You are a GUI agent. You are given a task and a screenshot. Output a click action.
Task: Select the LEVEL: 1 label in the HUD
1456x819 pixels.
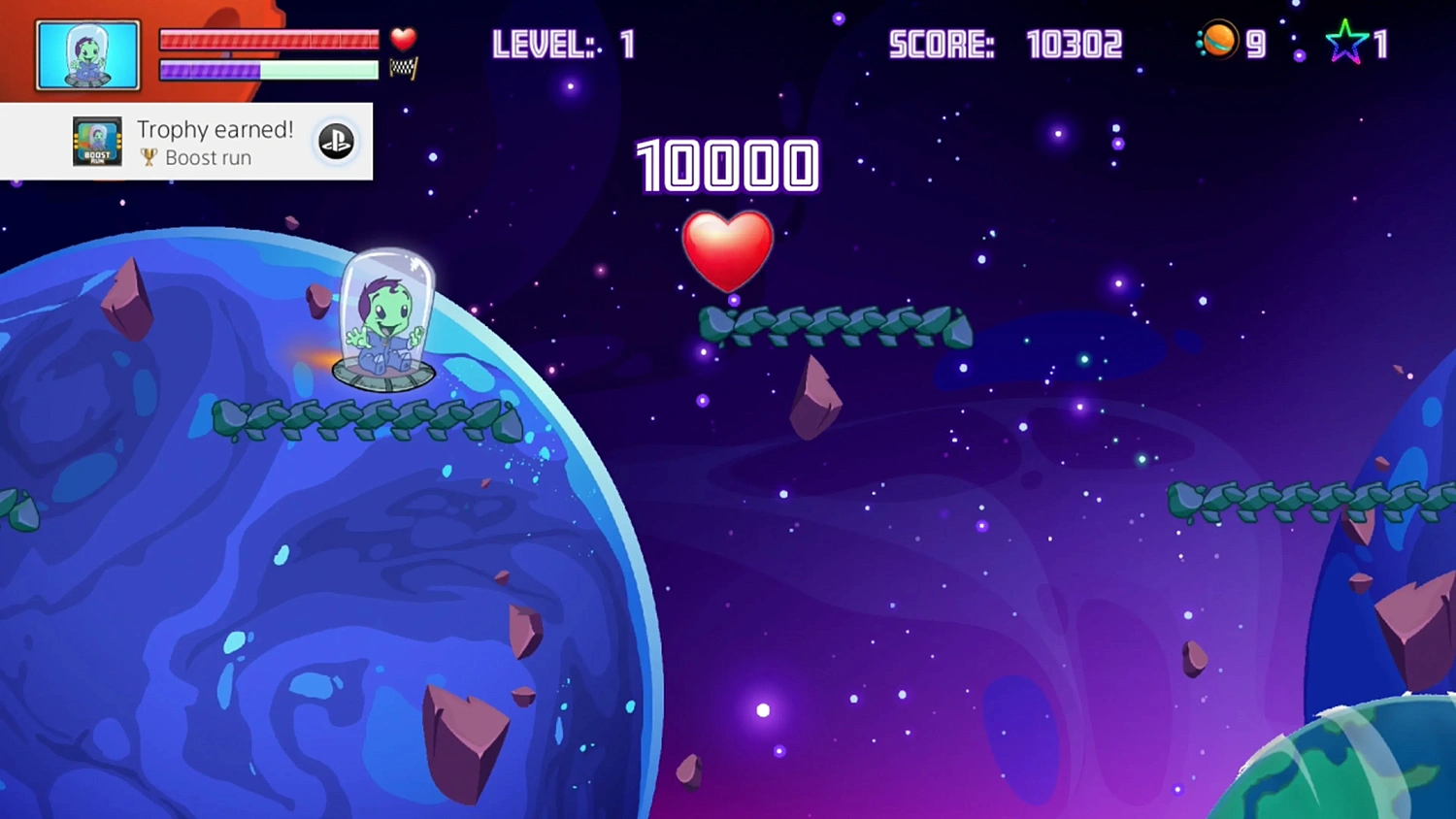tap(561, 45)
